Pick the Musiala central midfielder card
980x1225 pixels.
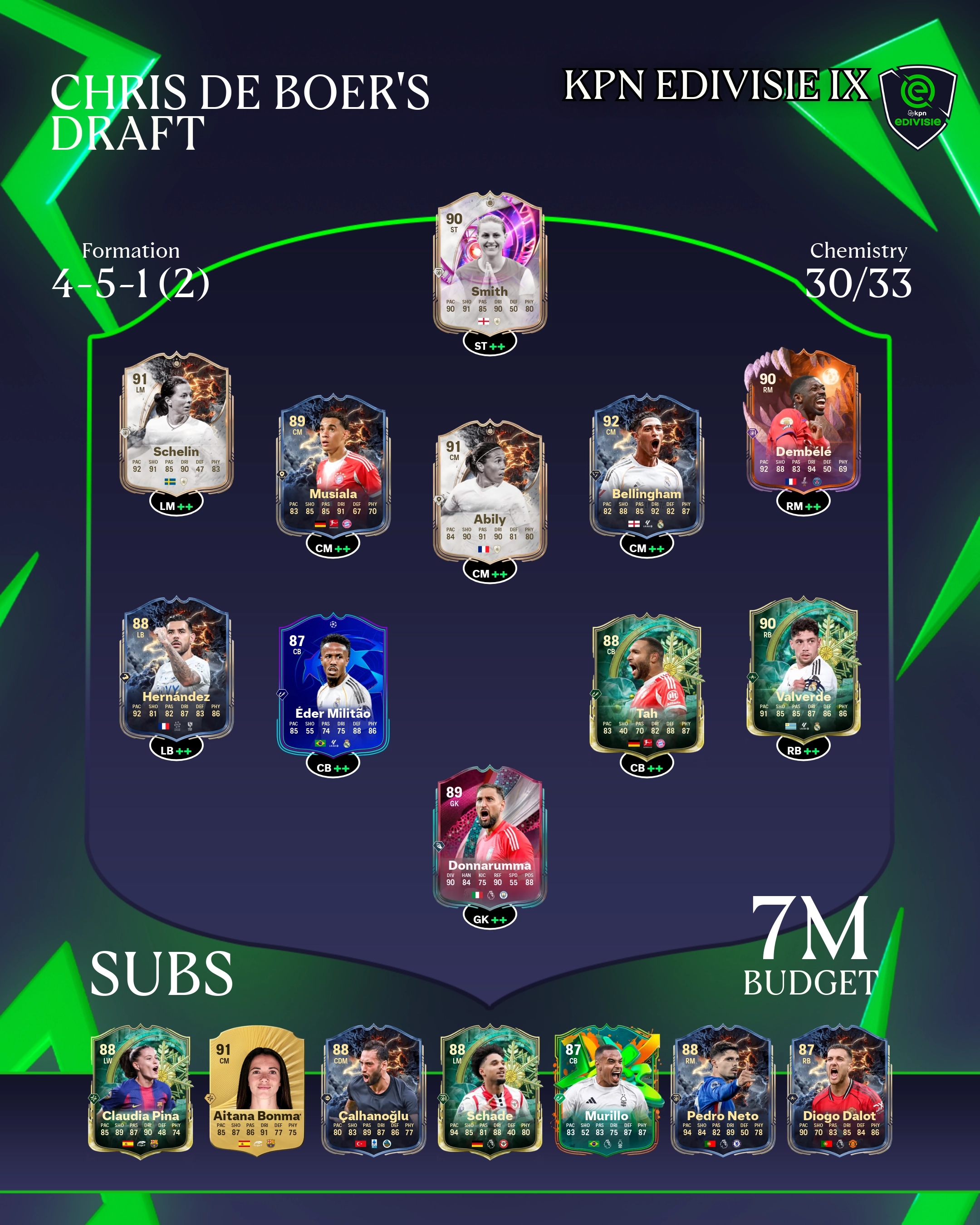click(333, 466)
